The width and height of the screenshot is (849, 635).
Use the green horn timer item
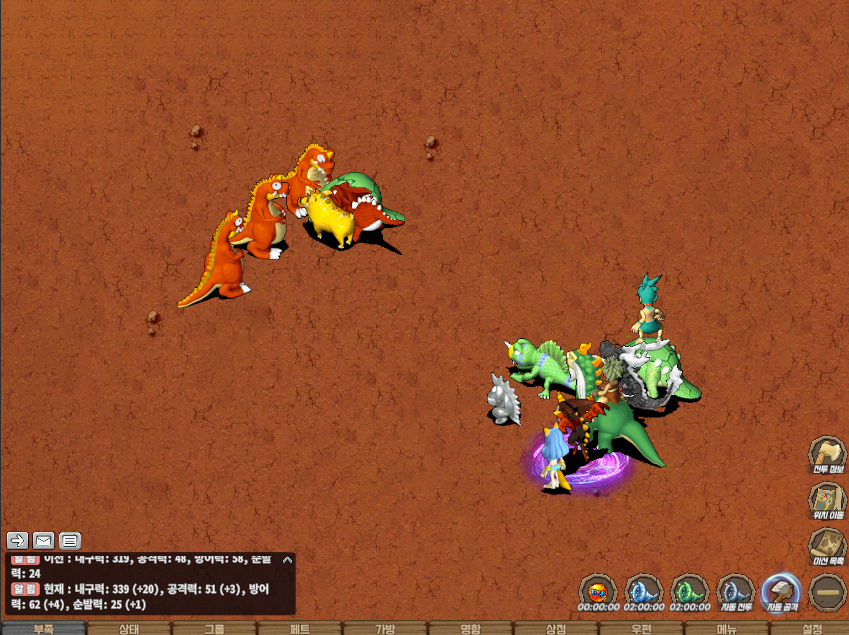pyautogui.click(x=690, y=591)
